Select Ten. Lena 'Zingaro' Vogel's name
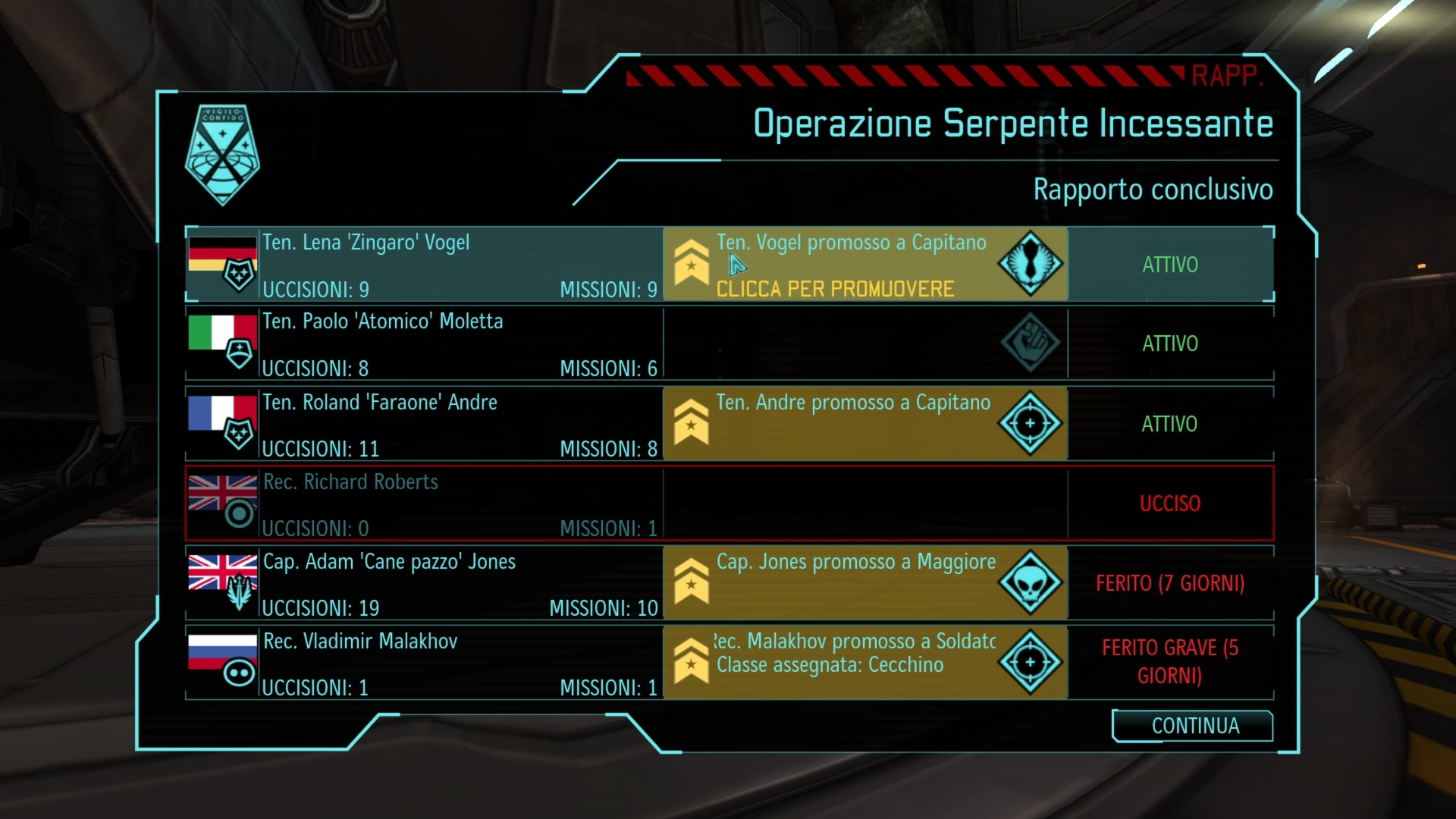 [x=366, y=243]
